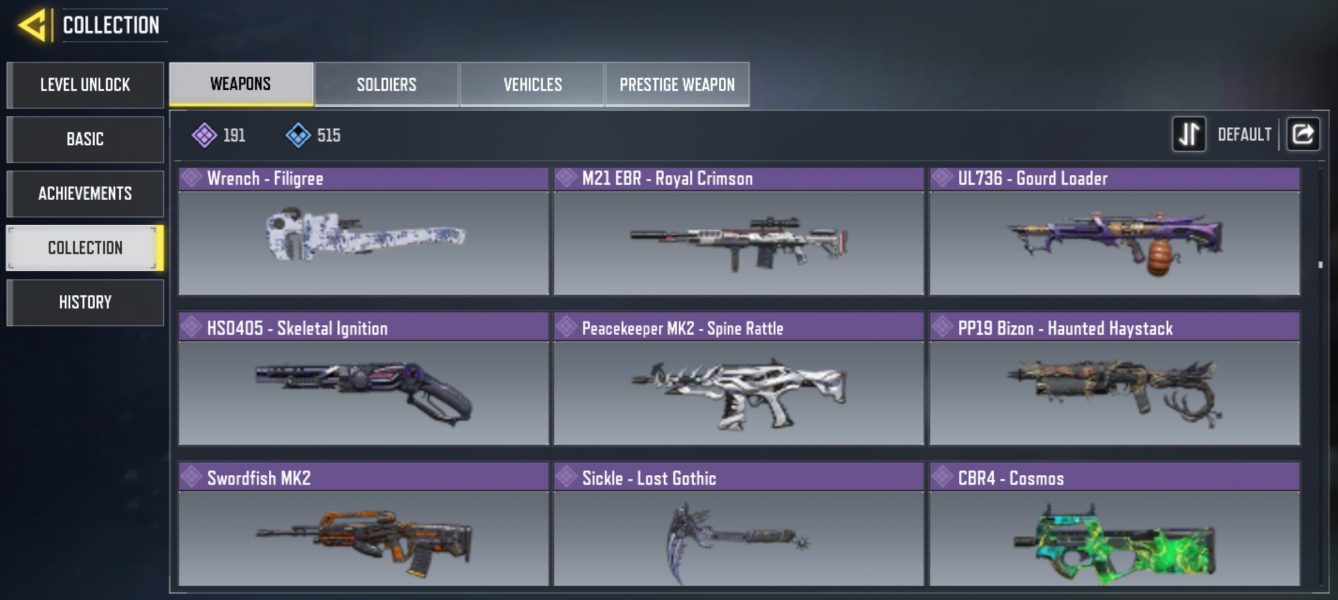
Task: Open the Achievements section
Action: (85, 193)
